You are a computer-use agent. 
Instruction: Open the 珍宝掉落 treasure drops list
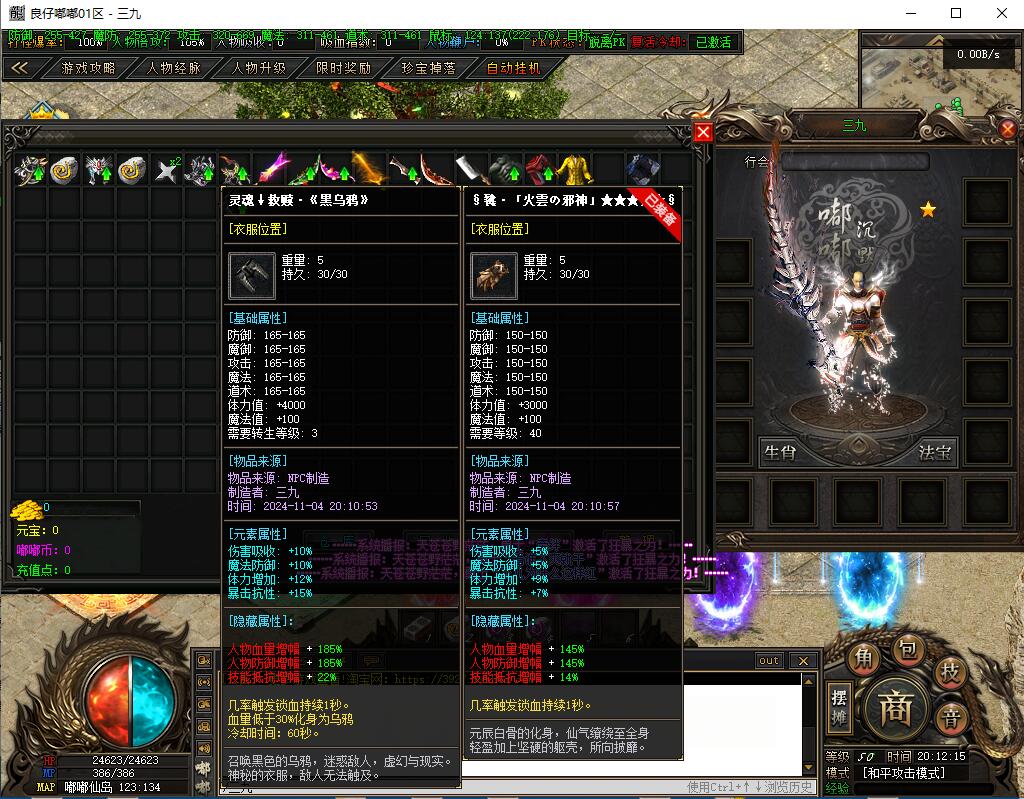[428, 68]
